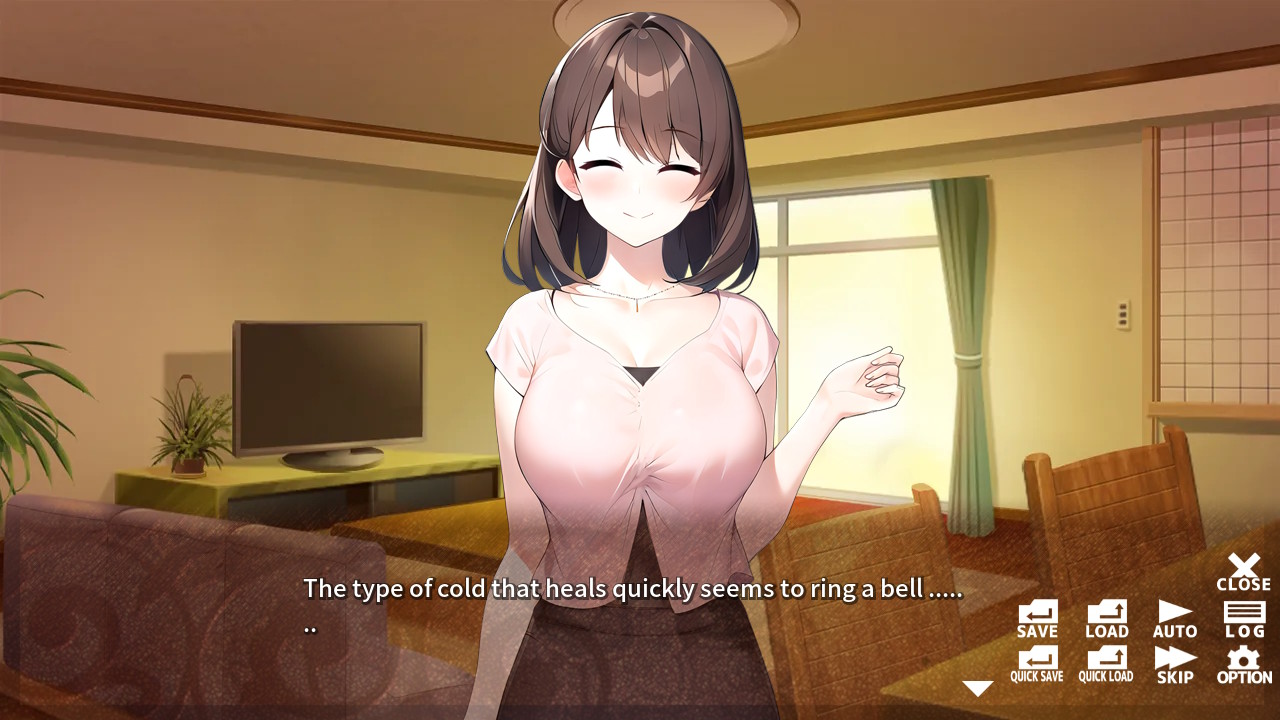This screenshot has height=720, width=1280.
Task: Open the options settings panel
Action: (1243, 660)
